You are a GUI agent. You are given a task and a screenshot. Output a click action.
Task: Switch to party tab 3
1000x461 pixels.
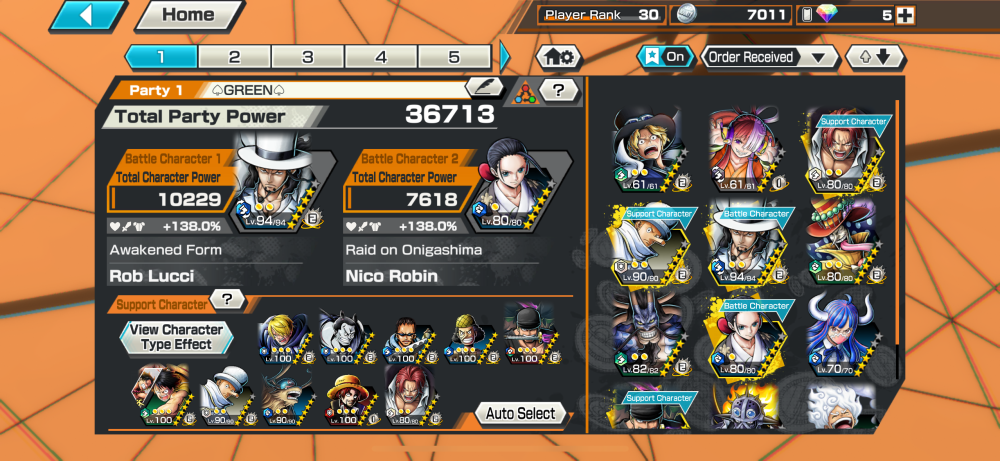click(308, 57)
